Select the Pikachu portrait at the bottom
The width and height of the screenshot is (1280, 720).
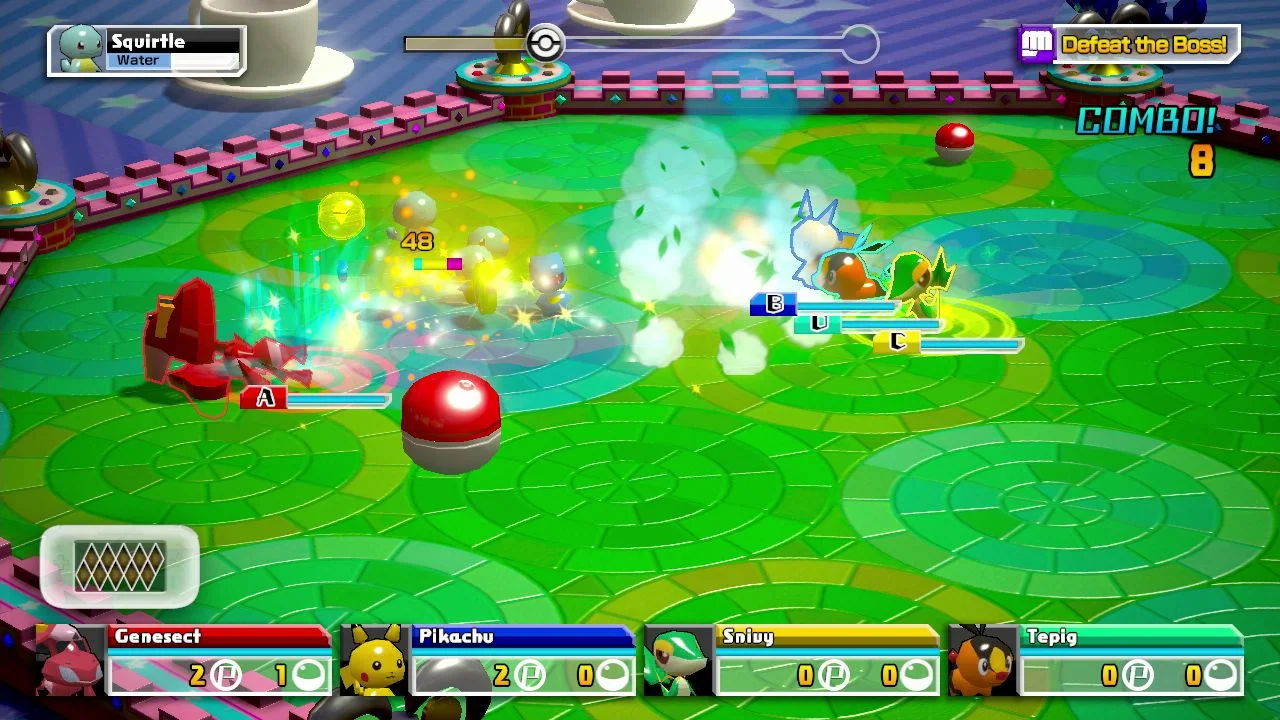(375, 660)
